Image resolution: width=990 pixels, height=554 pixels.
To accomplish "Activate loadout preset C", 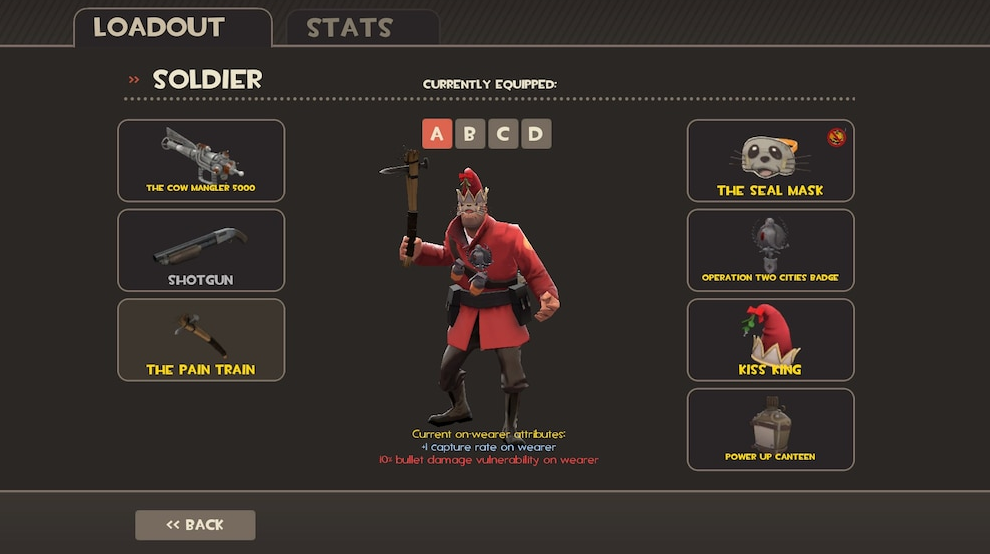I will tap(503, 134).
